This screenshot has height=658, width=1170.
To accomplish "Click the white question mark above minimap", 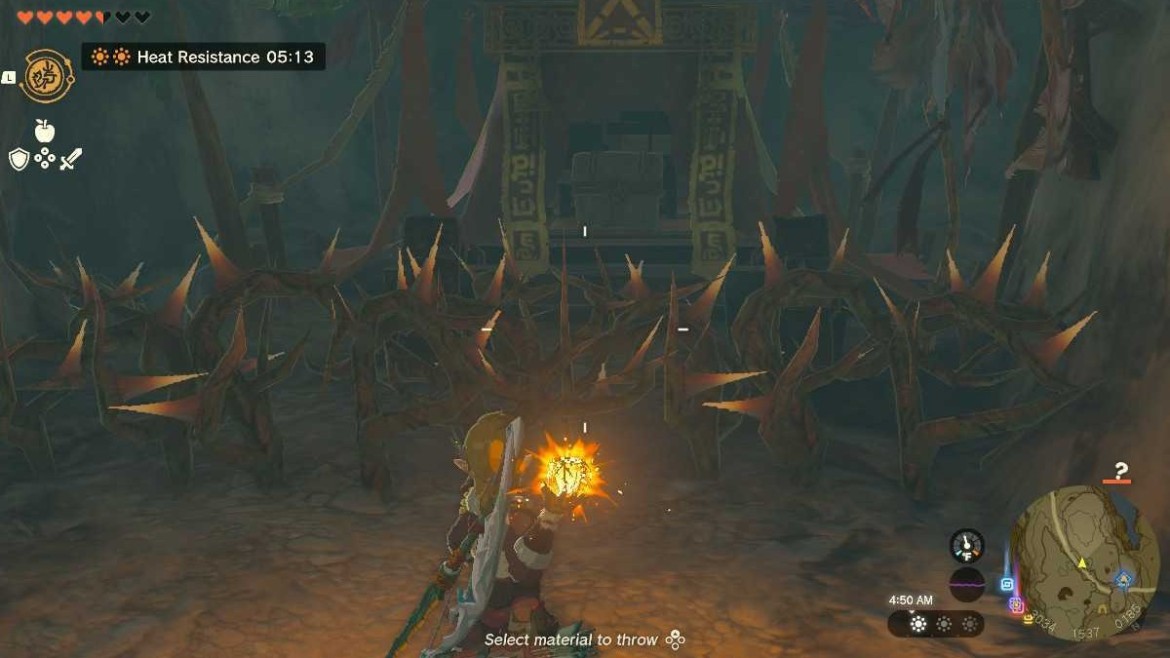I will pyautogui.click(x=1121, y=471).
